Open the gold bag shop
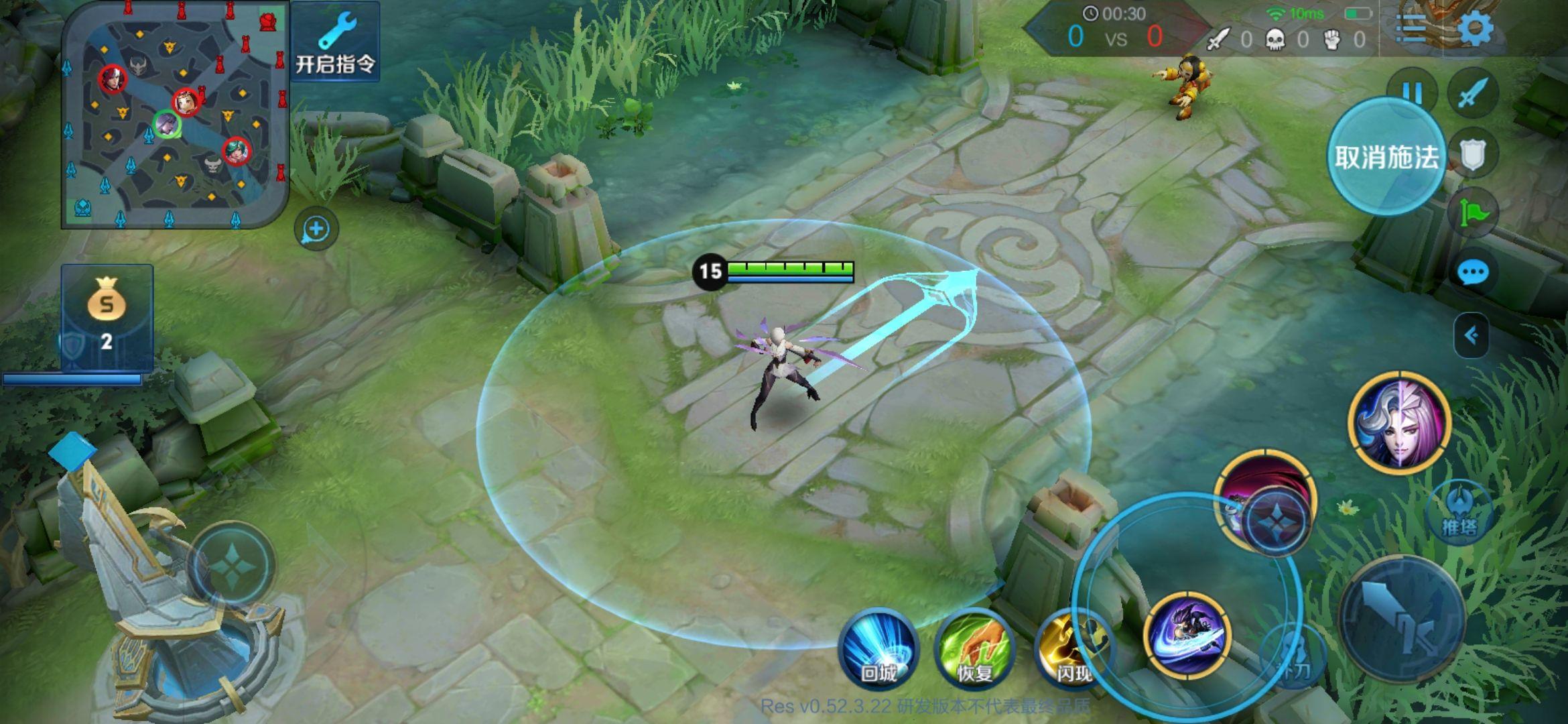 tap(107, 316)
